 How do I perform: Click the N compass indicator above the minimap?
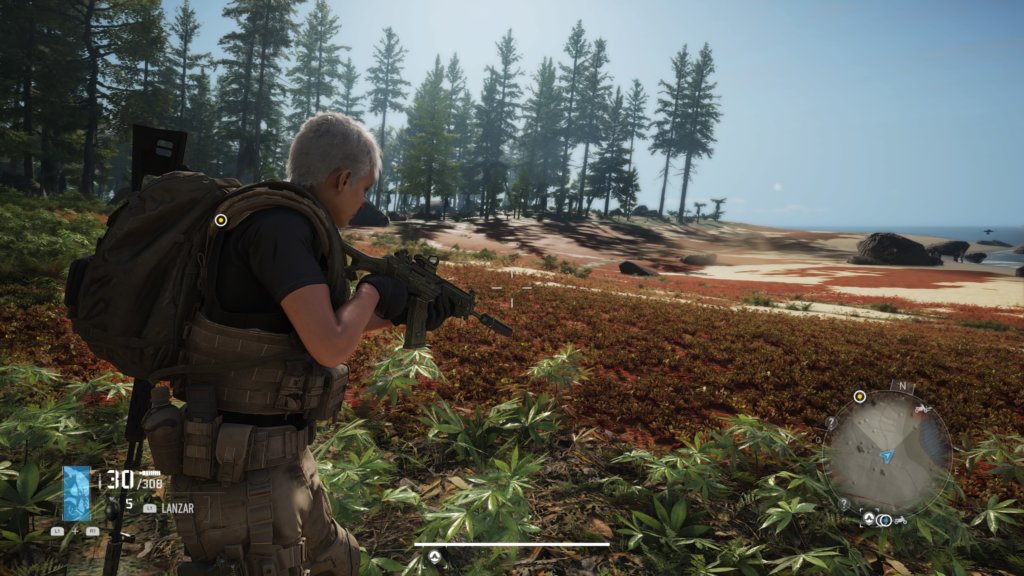(x=902, y=386)
